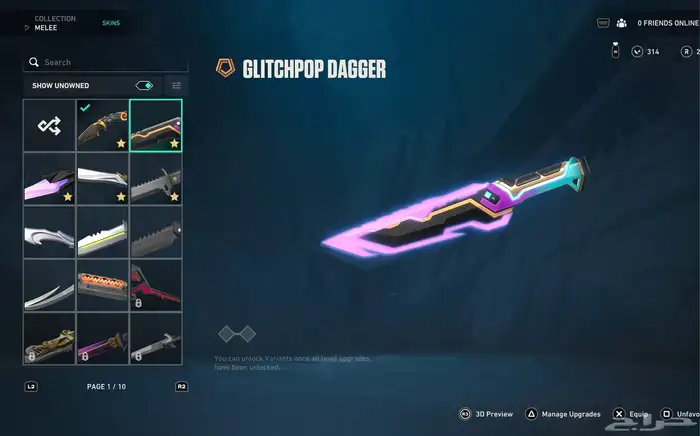Choose the white blade with yellow-green edge

coord(102,232)
